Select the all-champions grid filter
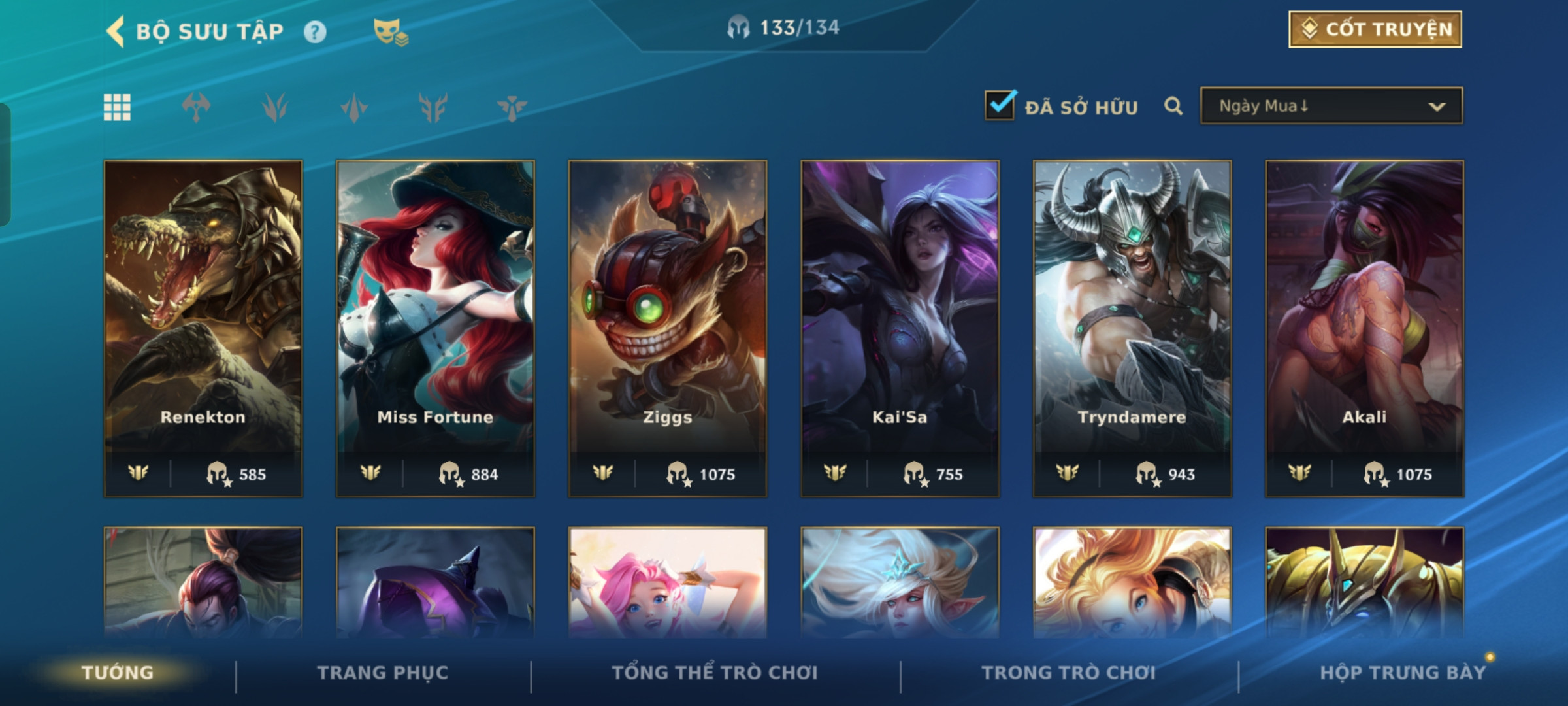This screenshot has width=1568, height=706. 117,107
